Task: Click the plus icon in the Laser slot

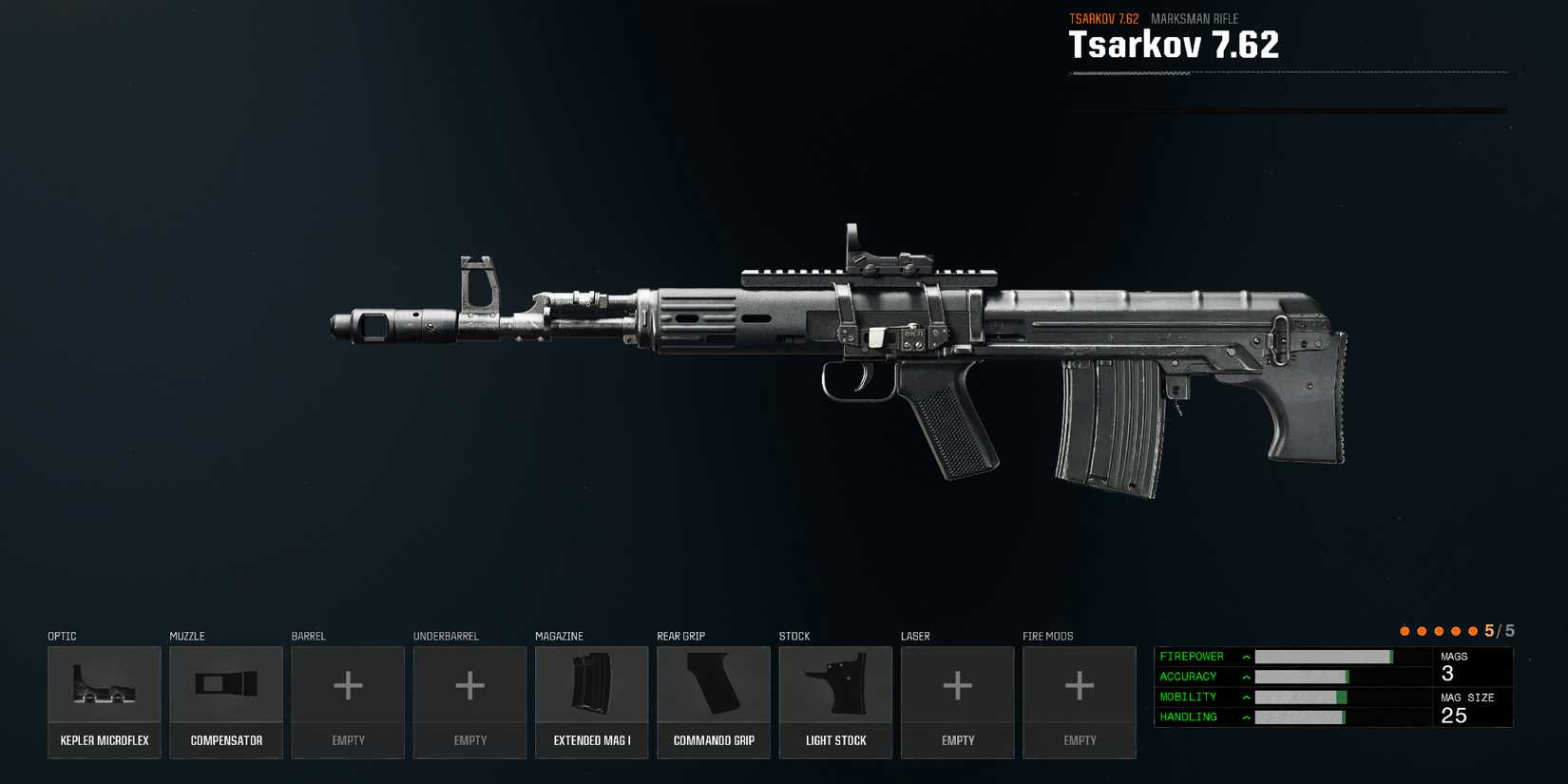Action: pos(957,684)
